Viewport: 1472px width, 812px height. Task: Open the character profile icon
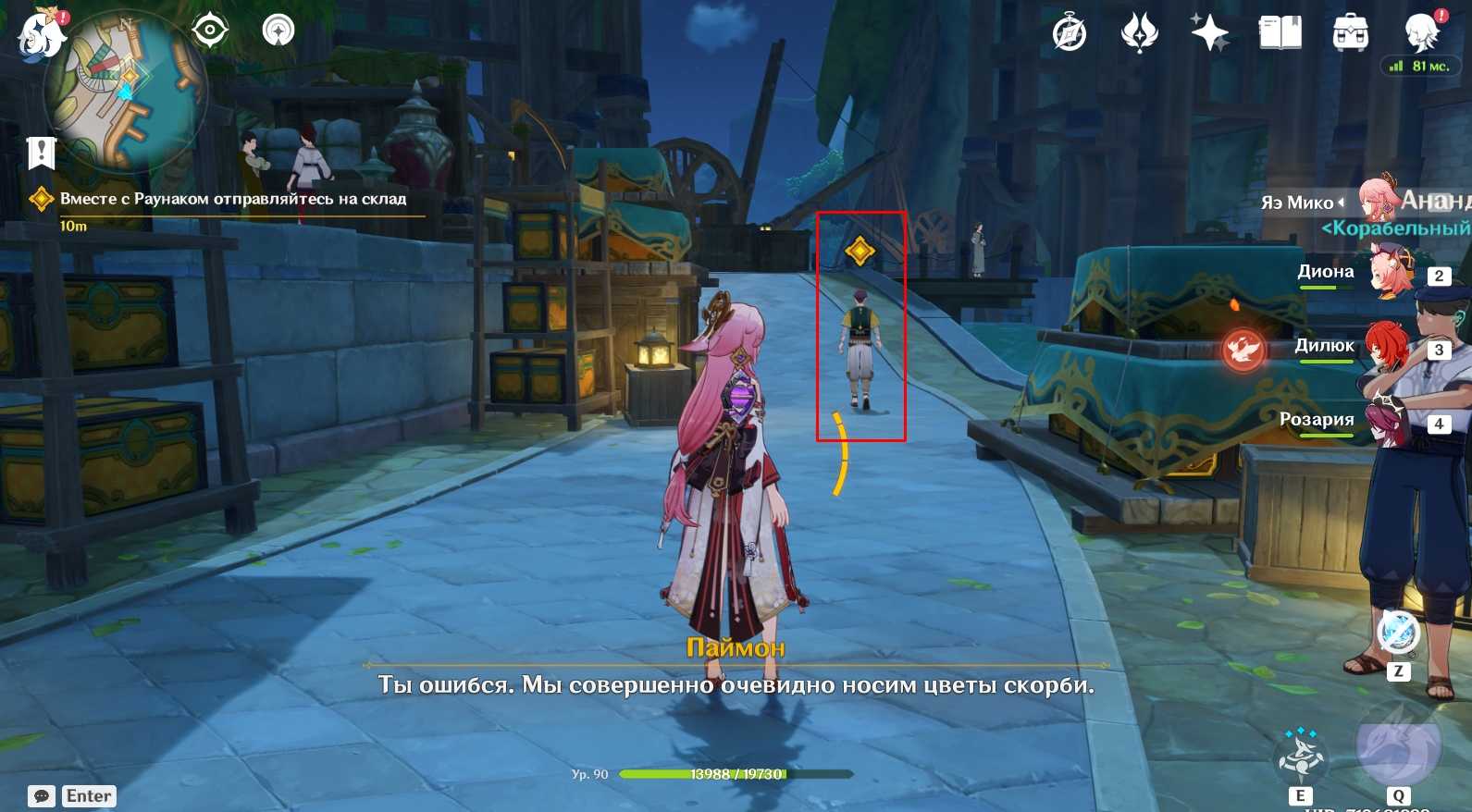point(1420,33)
